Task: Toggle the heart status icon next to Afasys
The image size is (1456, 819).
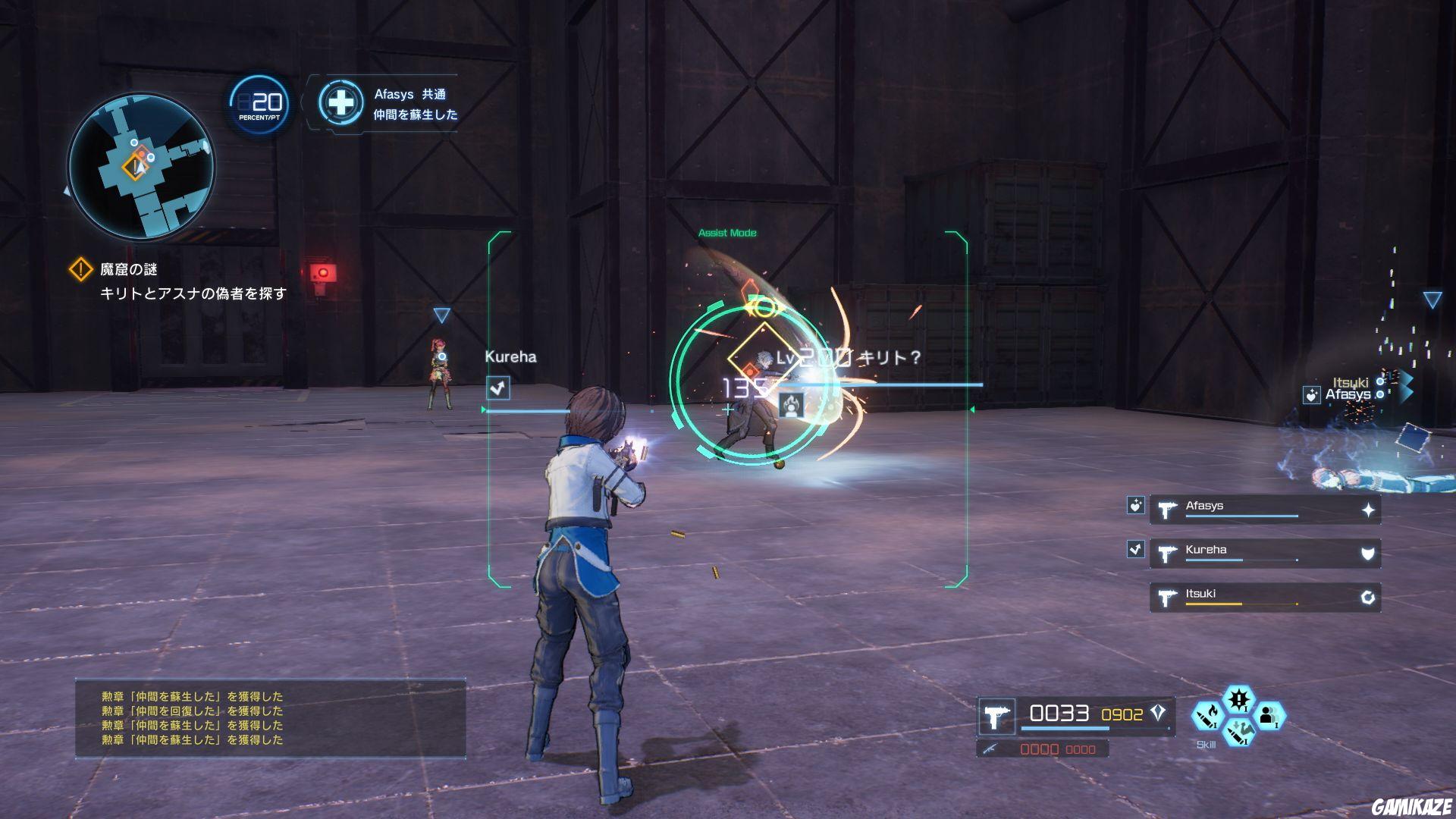Action: (x=1134, y=506)
